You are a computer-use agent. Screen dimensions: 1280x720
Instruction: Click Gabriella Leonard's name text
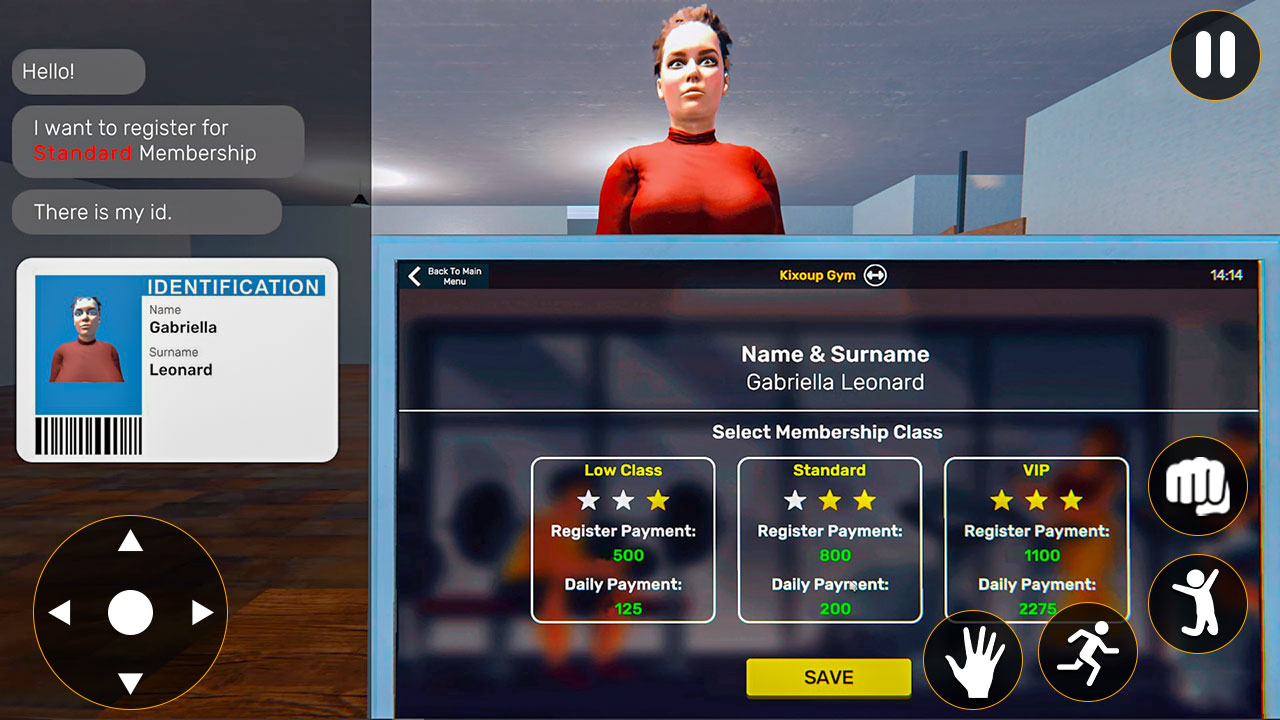(834, 382)
